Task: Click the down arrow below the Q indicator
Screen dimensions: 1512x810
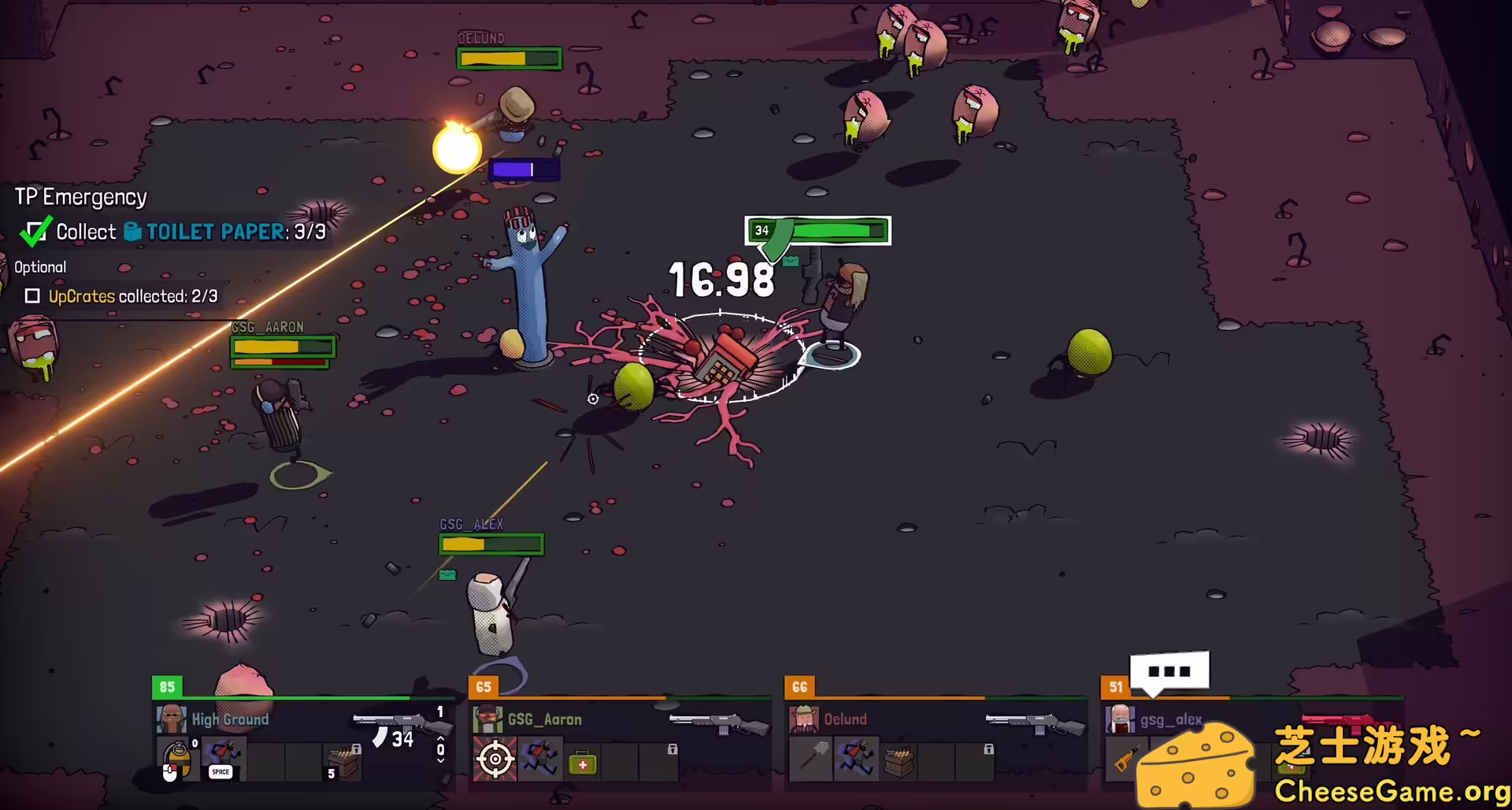Action: tap(440, 762)
